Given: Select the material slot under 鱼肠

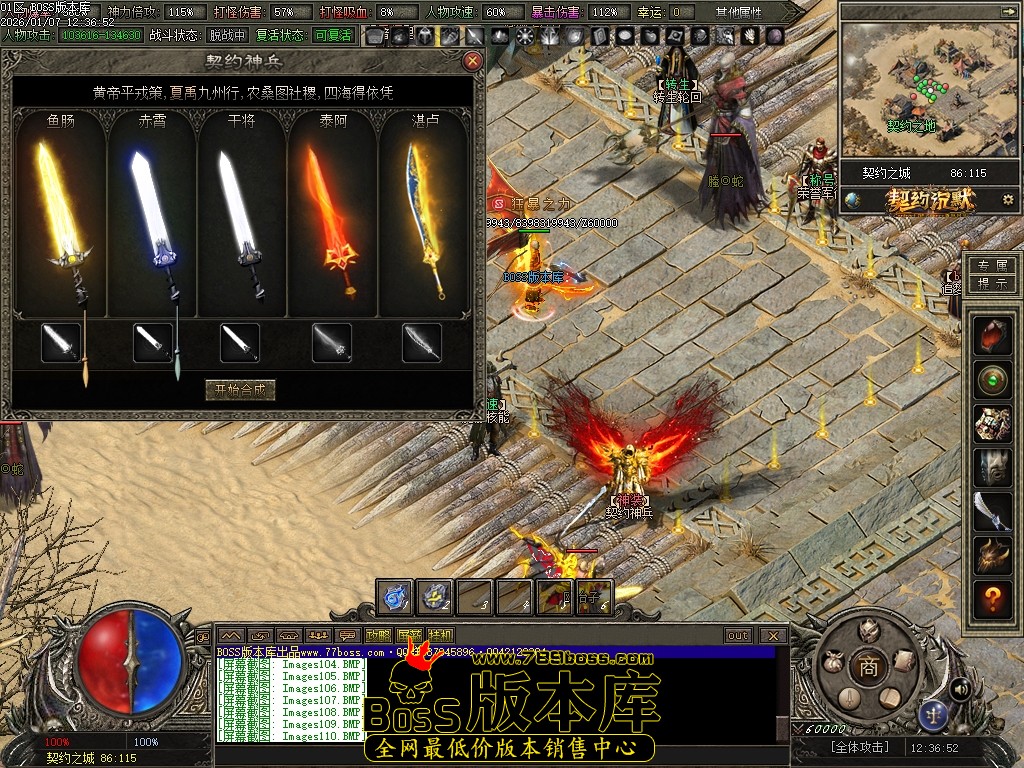Looking at the screenshot, I should click(61, 343).
